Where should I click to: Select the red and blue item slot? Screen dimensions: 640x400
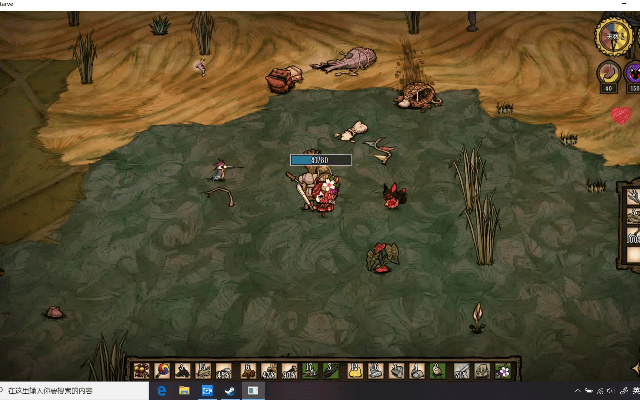161,371
